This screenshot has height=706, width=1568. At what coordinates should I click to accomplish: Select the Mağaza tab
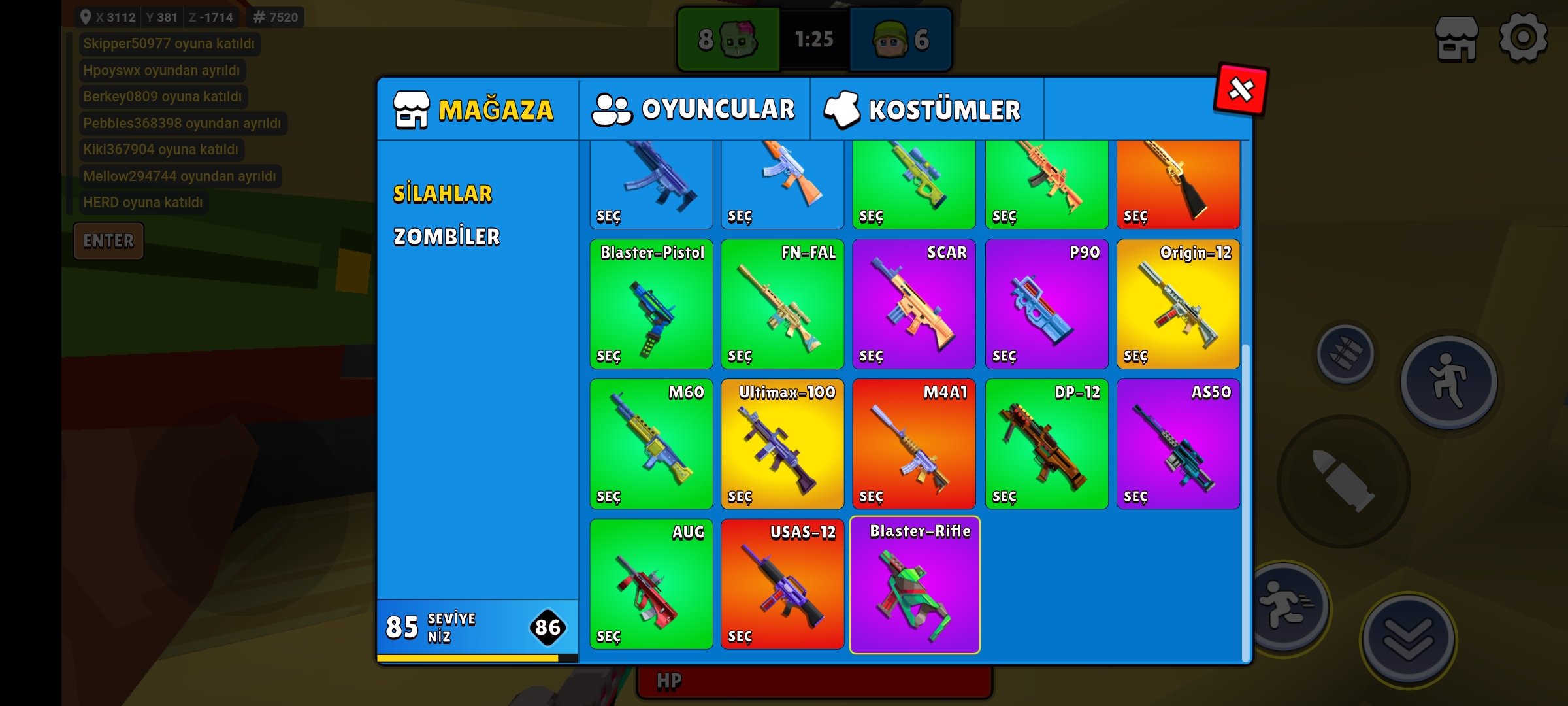pyautogui.click(x=475, y=110)
